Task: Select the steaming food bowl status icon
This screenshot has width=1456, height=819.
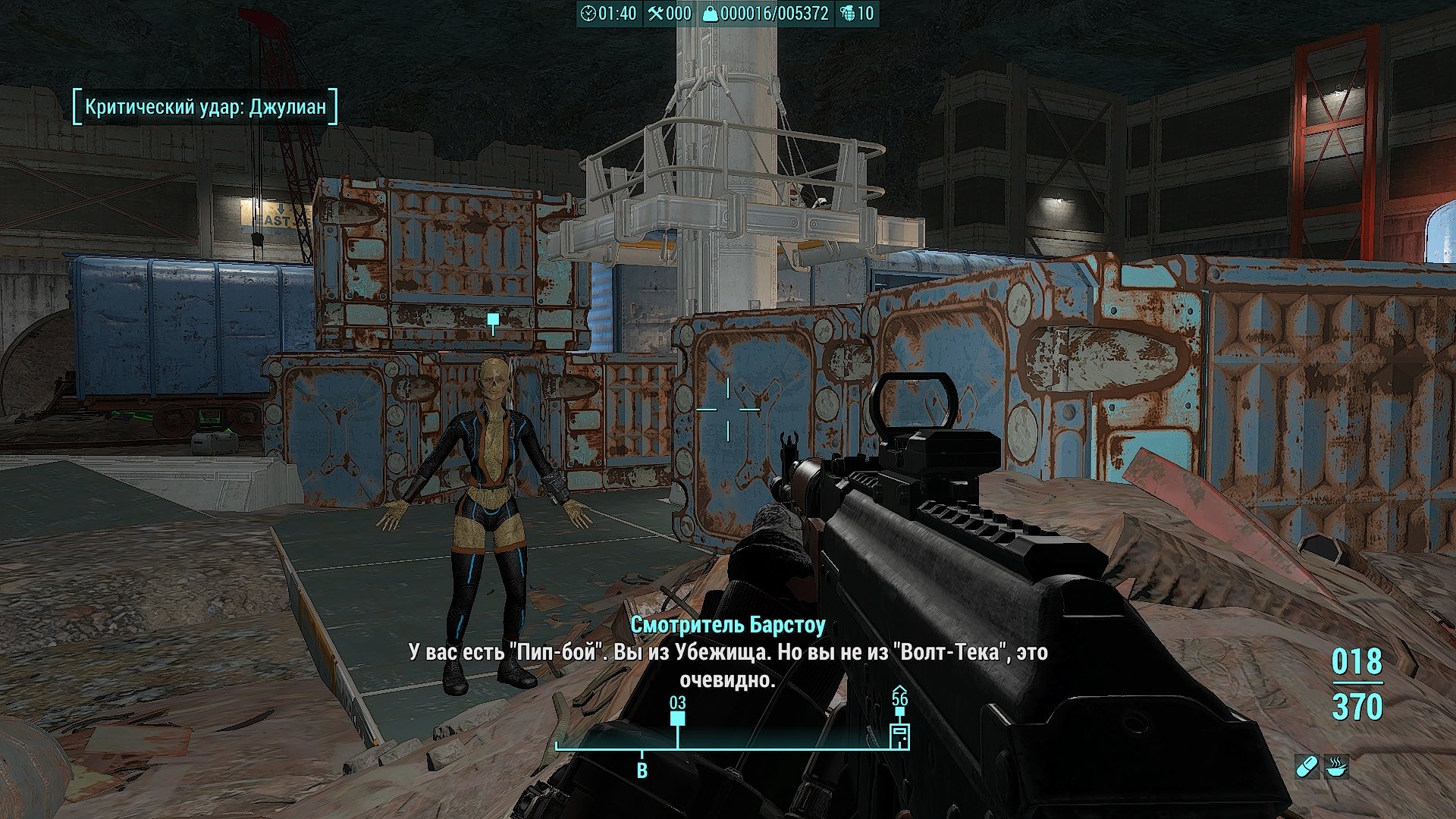Action: [x=1337, y=767]
